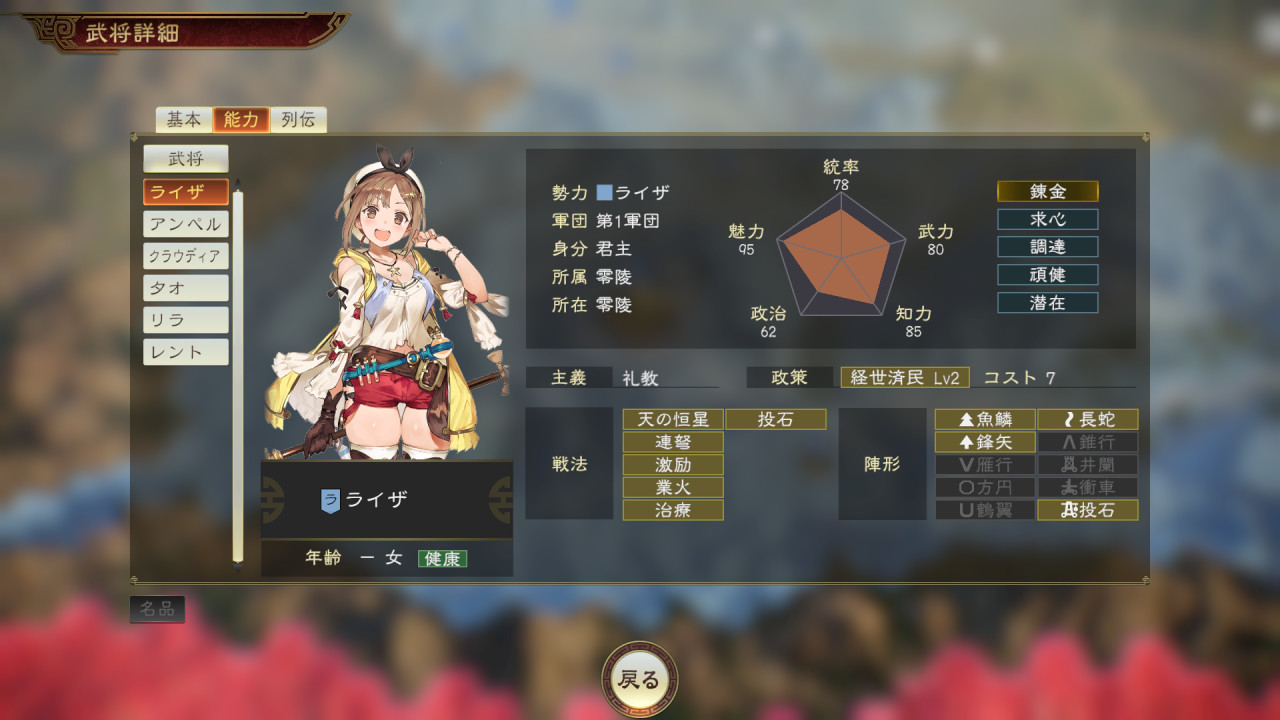
Task: Click the 天の恒星 tactic
Action: pyautogui.click(x=672, y=419)
